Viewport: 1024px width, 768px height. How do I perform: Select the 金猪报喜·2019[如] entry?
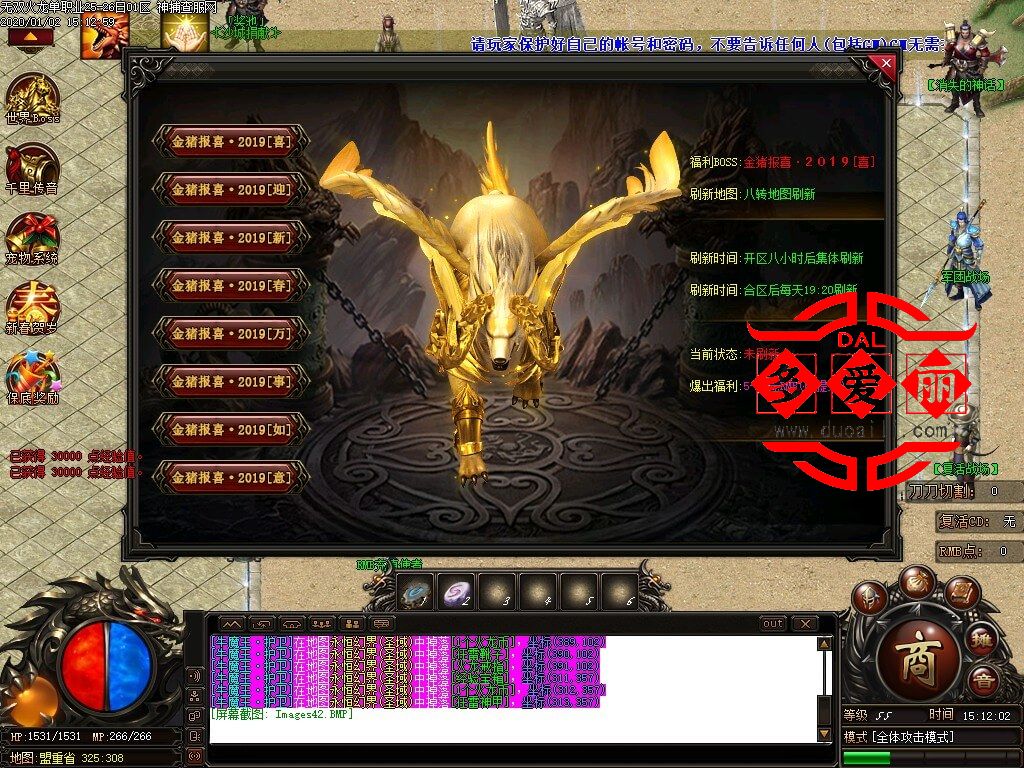pyautogui.click(x=231, y=430)
